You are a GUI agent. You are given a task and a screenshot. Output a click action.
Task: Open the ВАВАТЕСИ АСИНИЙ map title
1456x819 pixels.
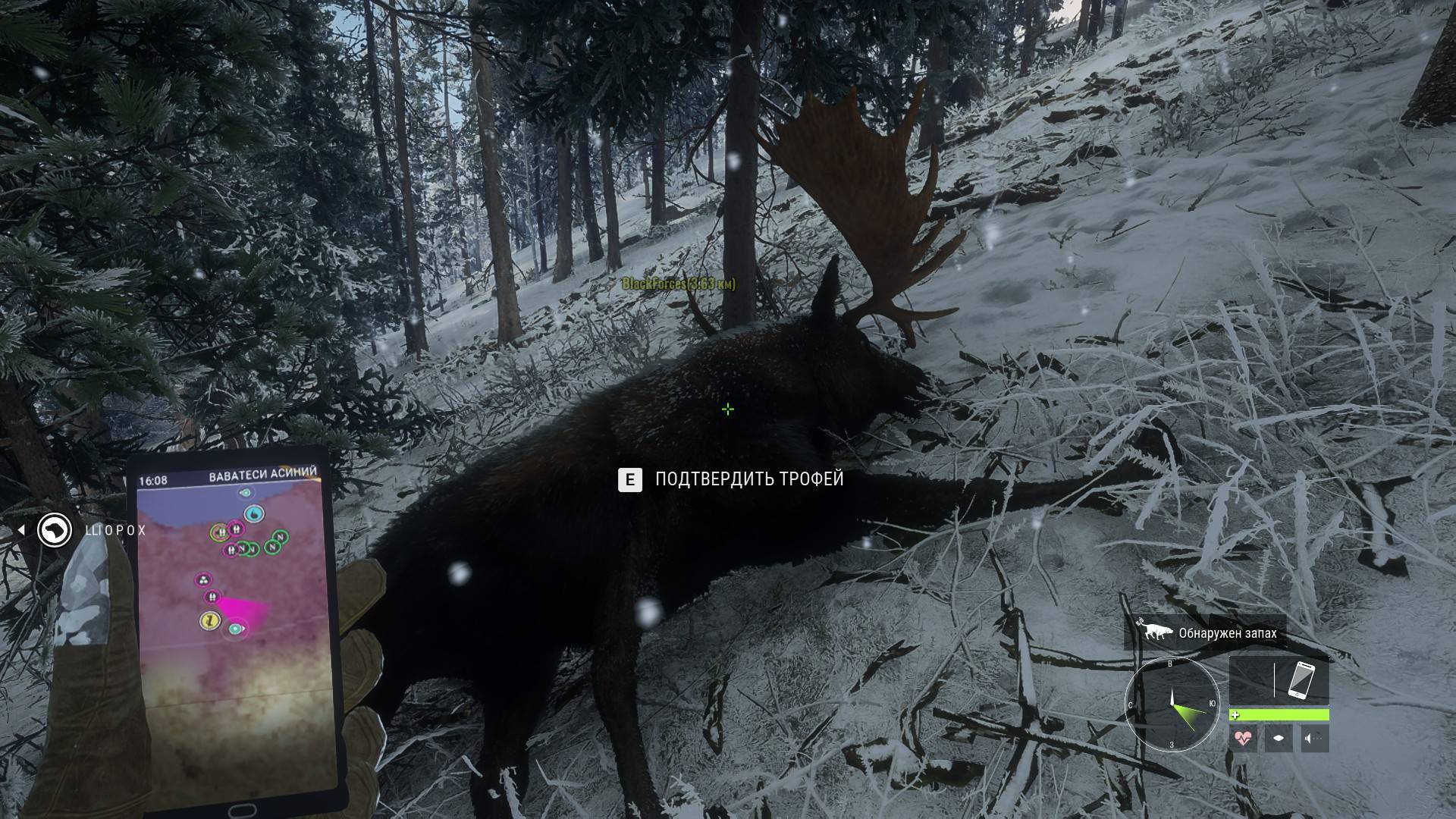[262, 474]
